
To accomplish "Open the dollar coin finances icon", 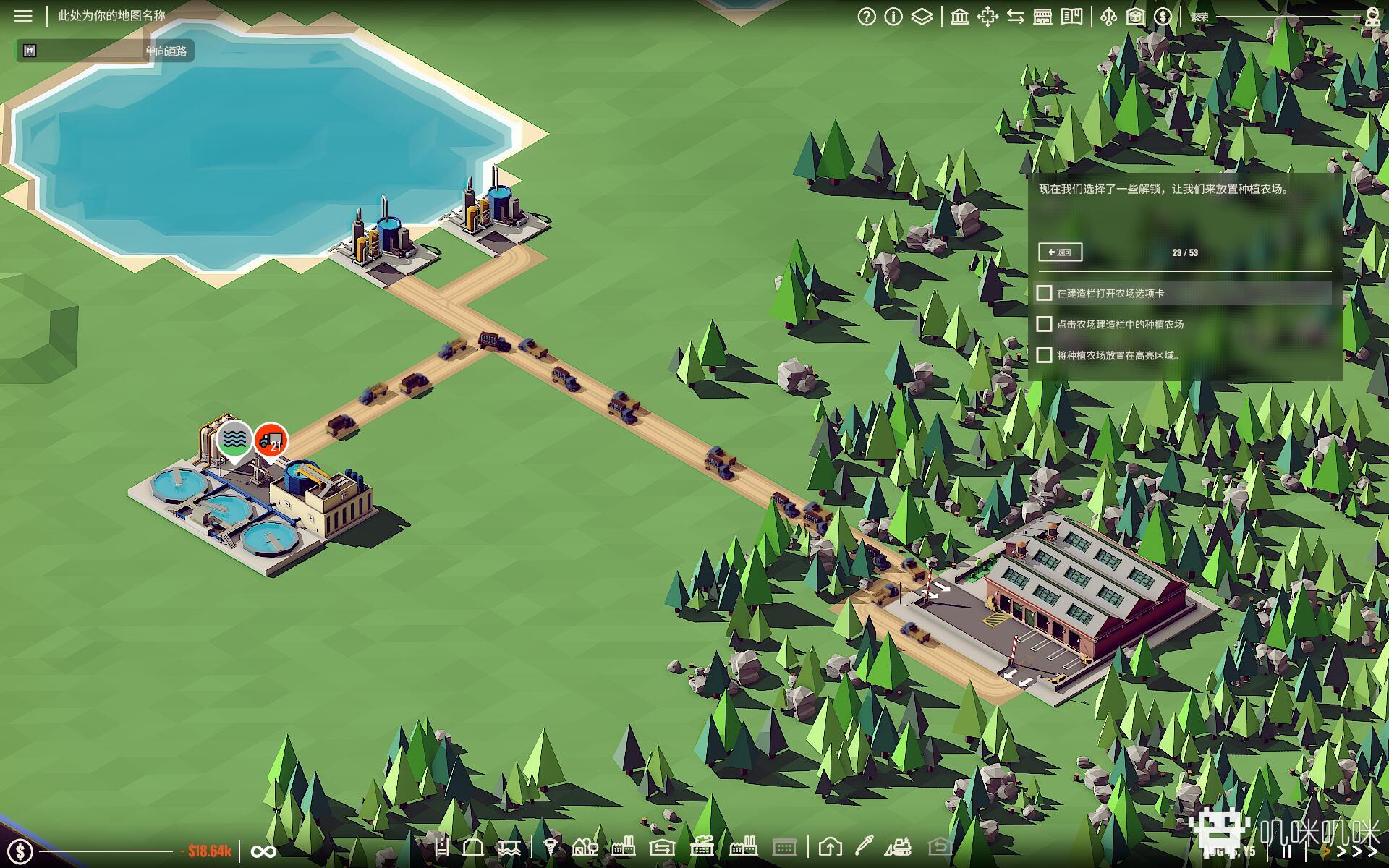I will [1163, 17].
